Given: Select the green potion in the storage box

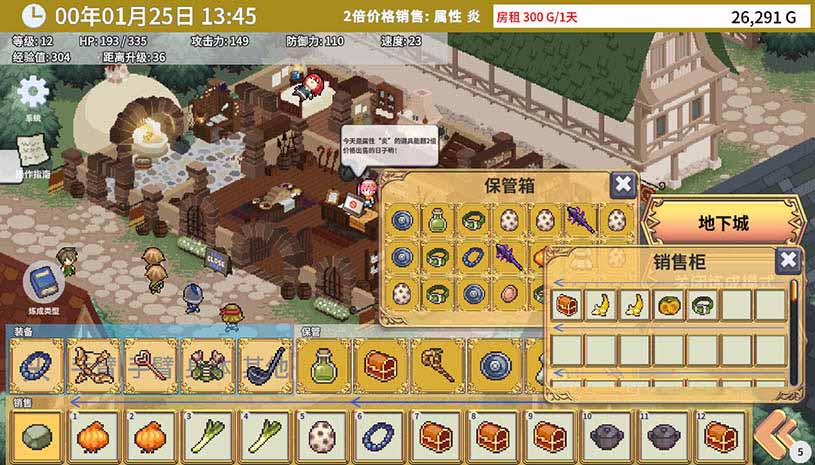Looking at the screenshot, I should click(x=436, y=220).
